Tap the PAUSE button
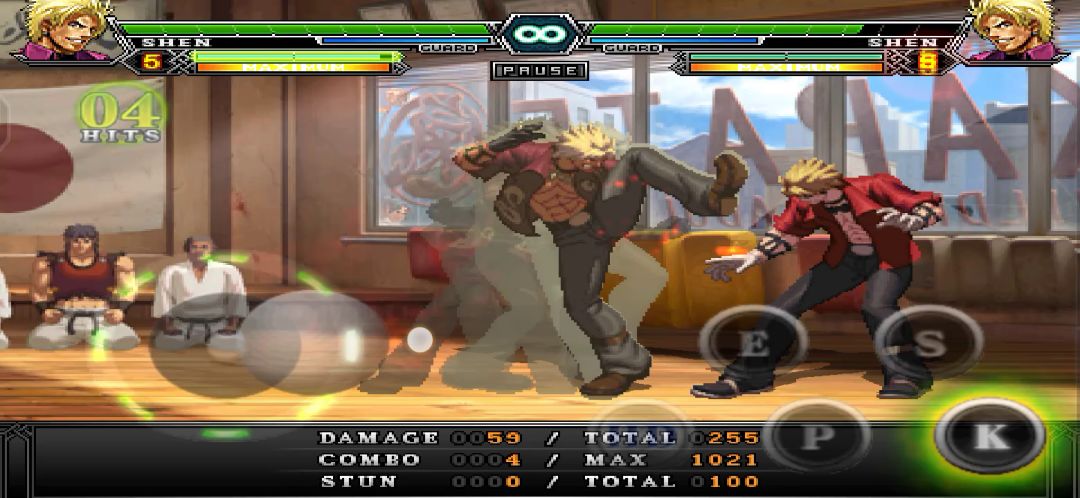This screenshot has width=1080, height=498. click(540, 71)
